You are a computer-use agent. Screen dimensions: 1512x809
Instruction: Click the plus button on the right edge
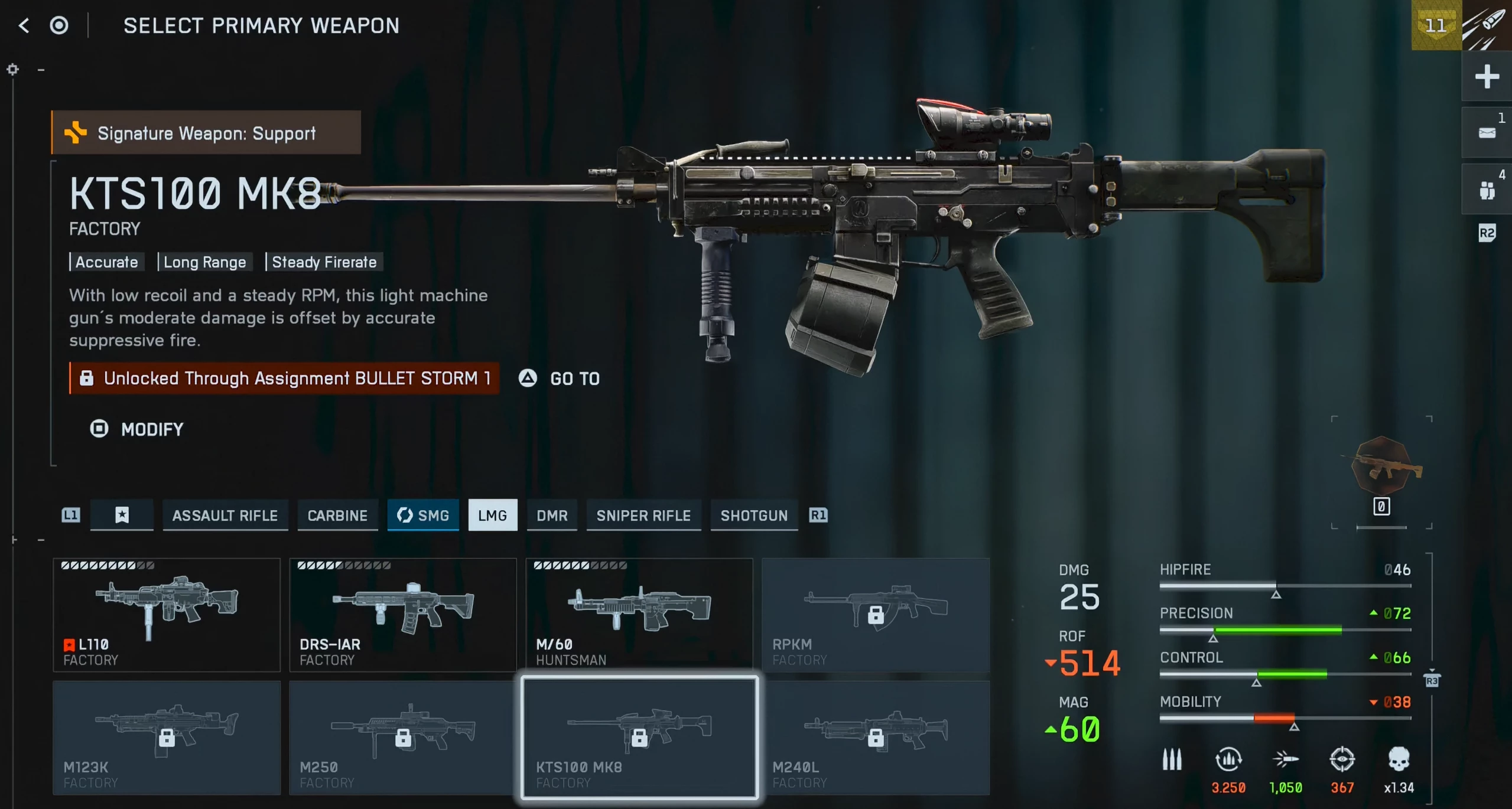[1487, 77]
